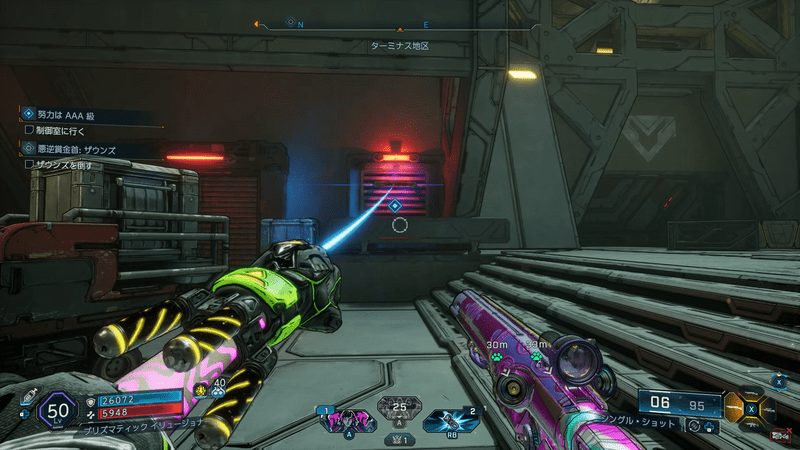
Task: Select the repkit syringe icon
Action: click(x=27, y=393)
